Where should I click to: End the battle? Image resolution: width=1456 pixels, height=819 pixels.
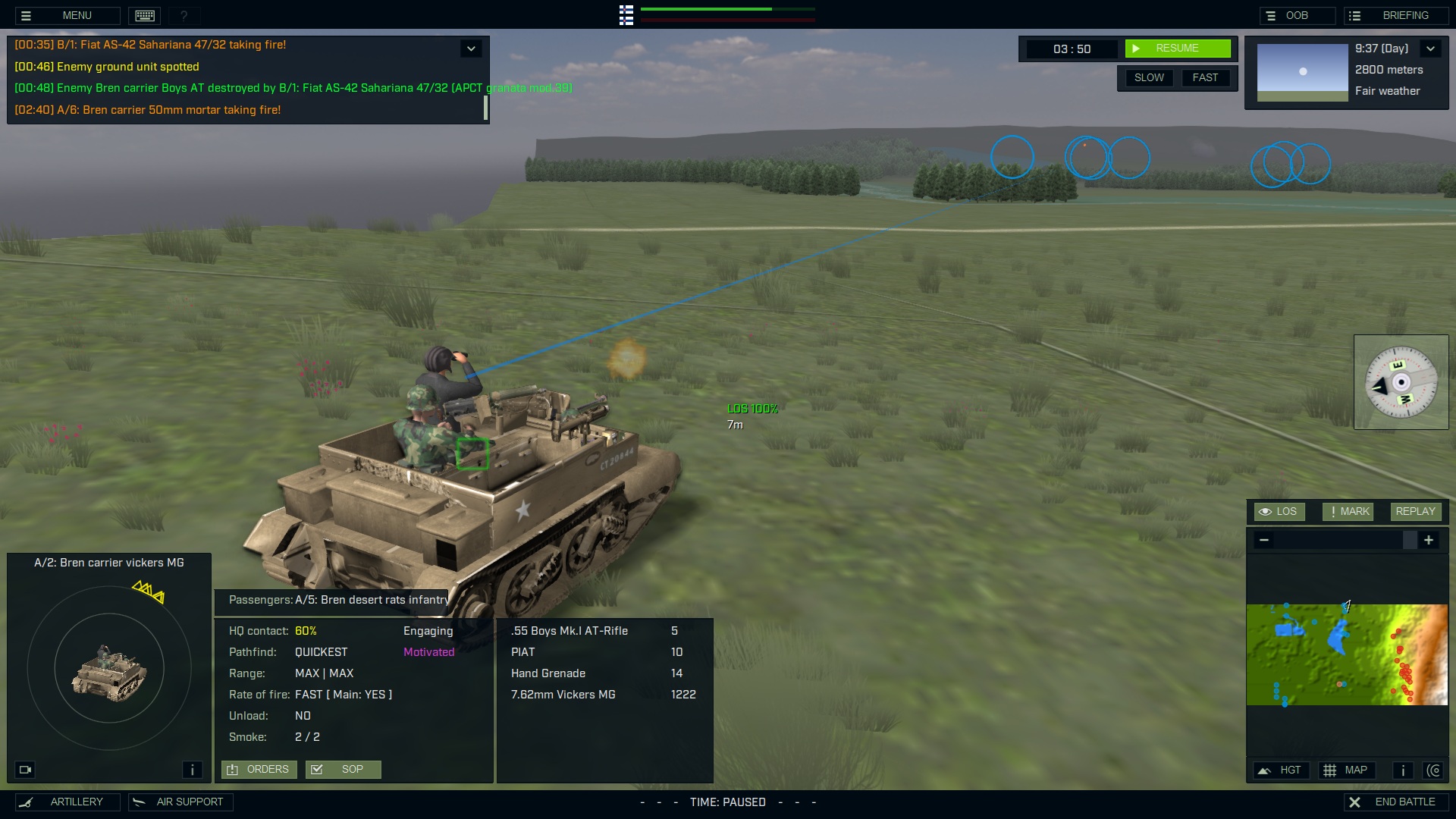(1396, 802)
